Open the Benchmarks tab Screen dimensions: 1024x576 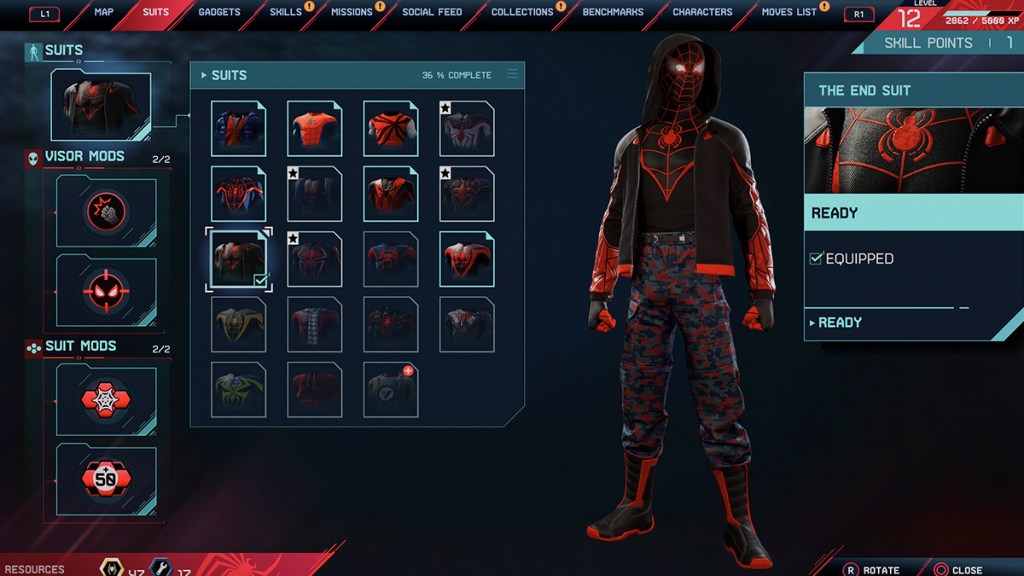pyautogui.click(x=613, y=12)
